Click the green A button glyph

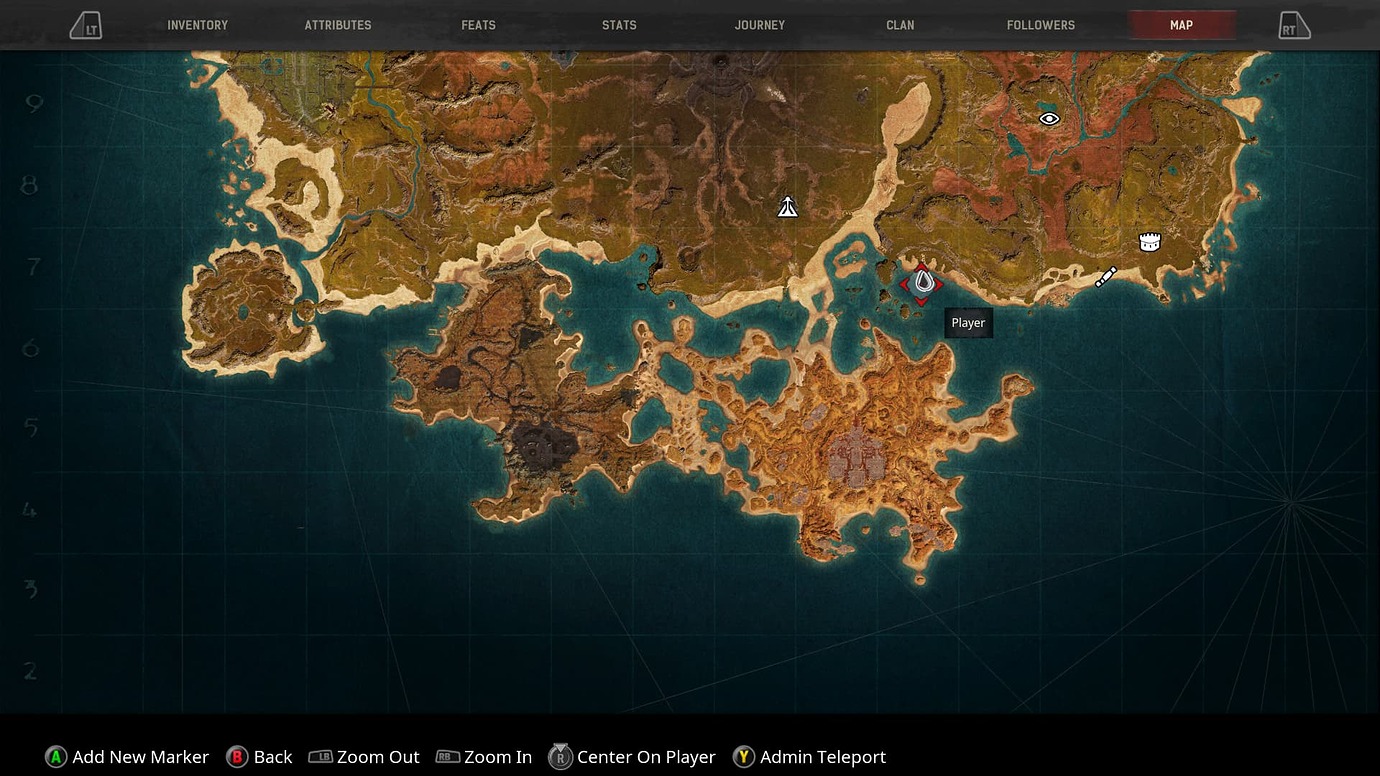click(x=55, y=757)
